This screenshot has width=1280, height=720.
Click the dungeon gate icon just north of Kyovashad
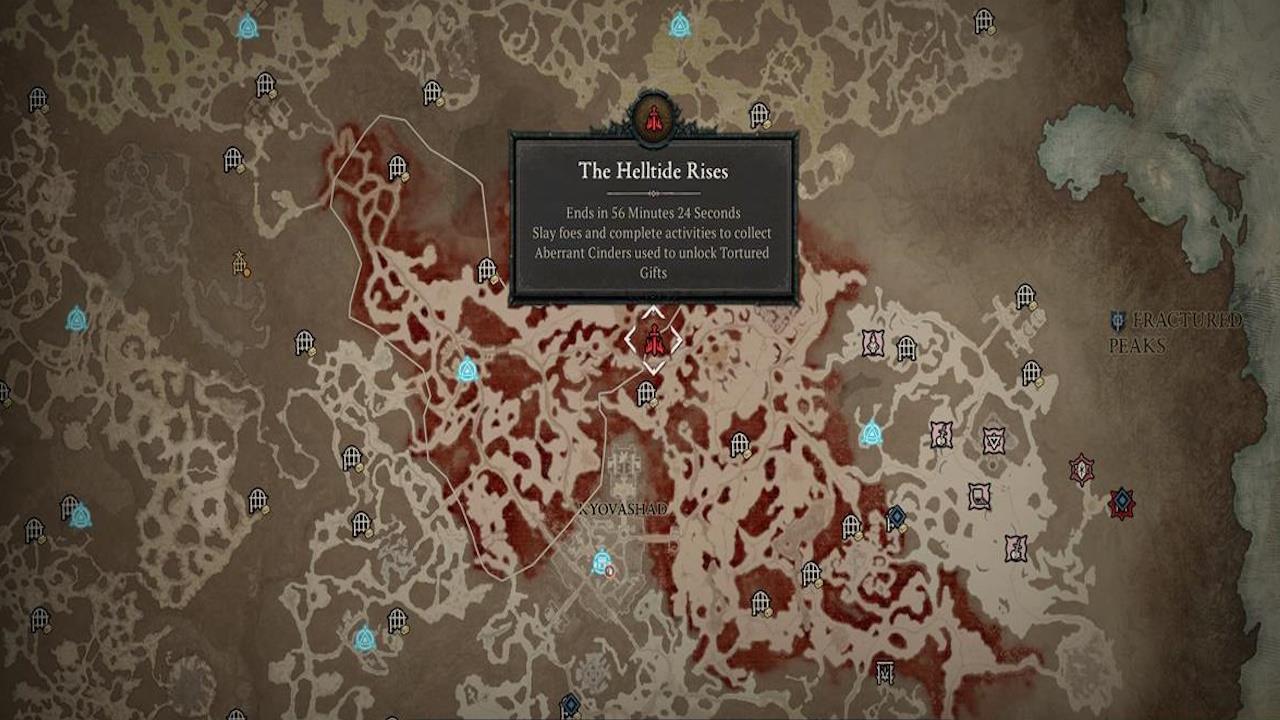[645, 394]
